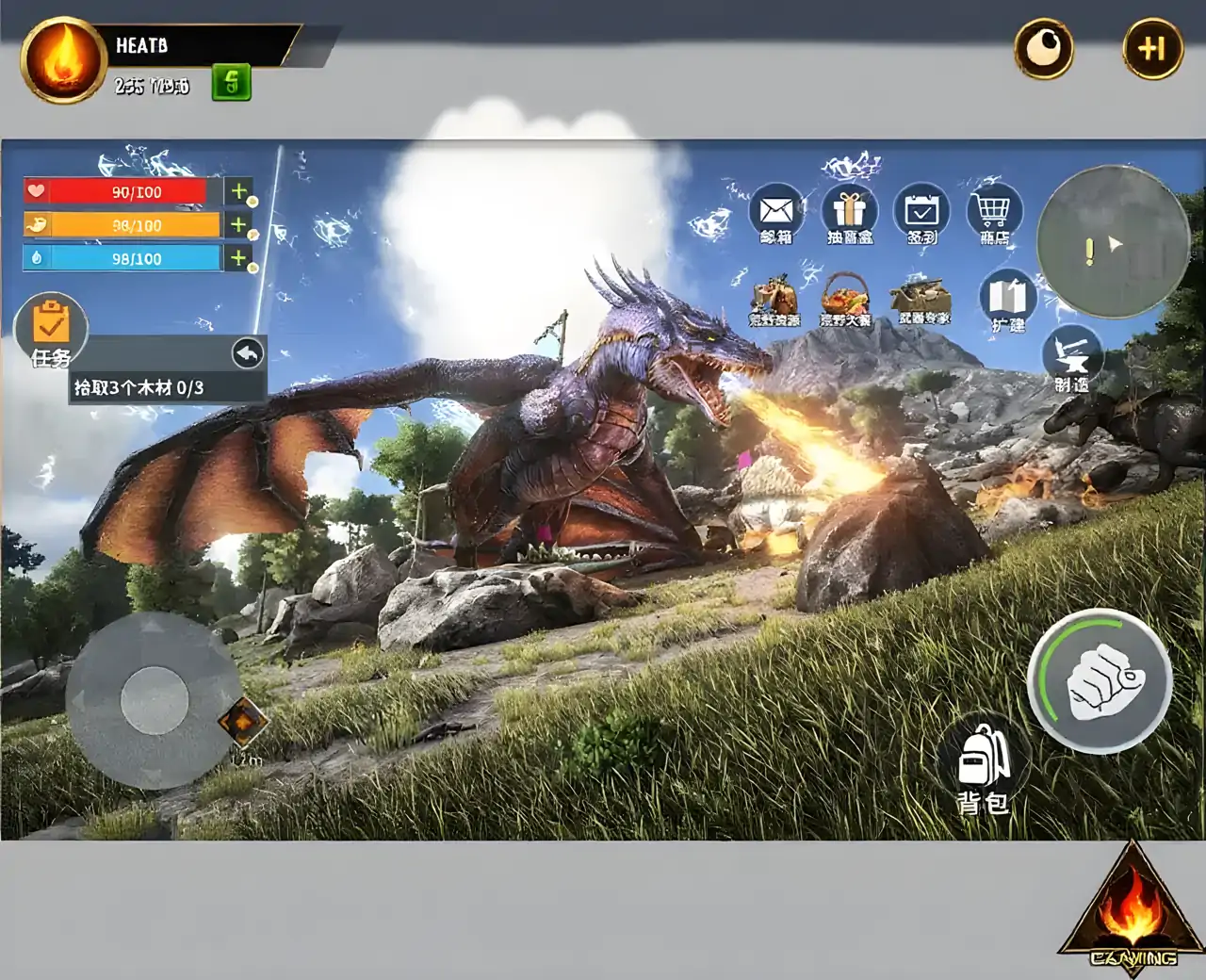Viewport: 1206px width, 980px height.
Task: Collapse the quest tracker with the arrow button
Action: pyautogui.click(x=248, y=353)
